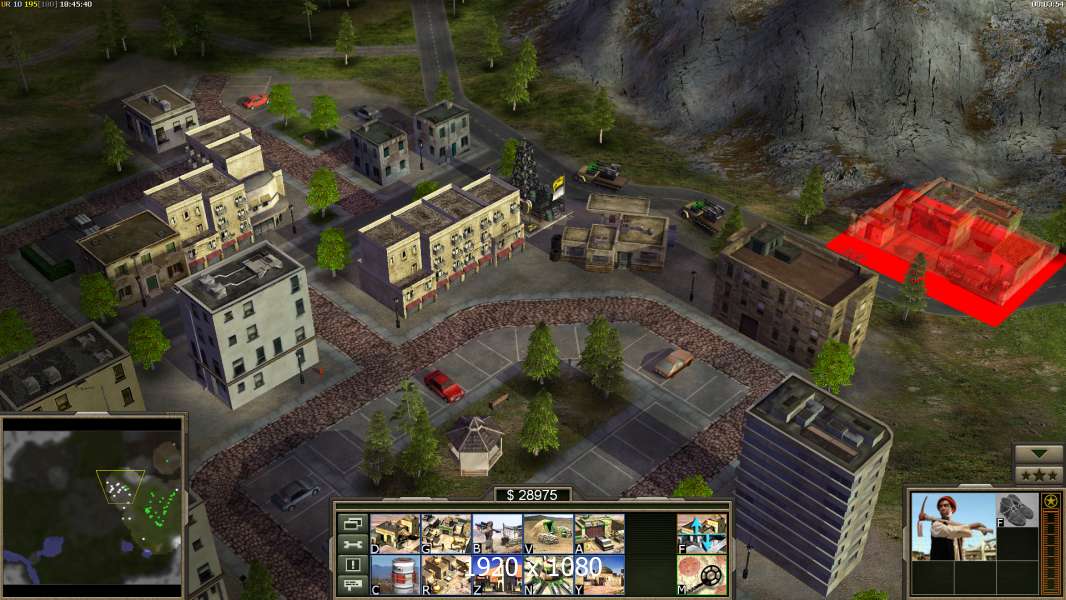
Task: Click the exclamation mark button
Action: [x=352, y=565]
